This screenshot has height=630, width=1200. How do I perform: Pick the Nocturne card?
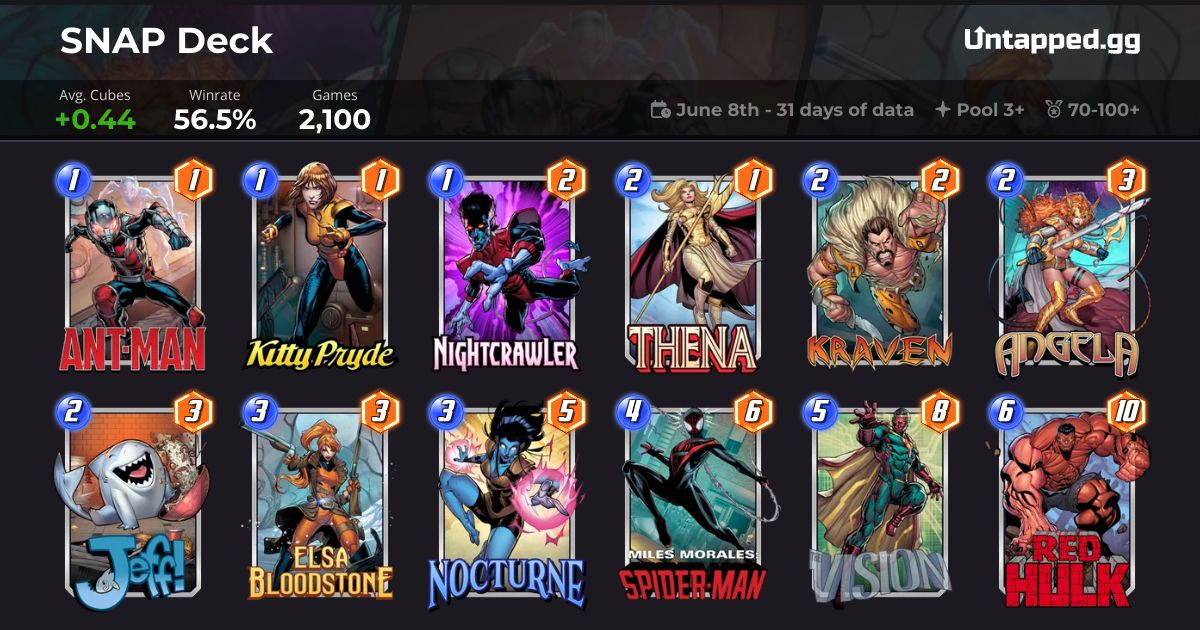(x=506, y=500)
